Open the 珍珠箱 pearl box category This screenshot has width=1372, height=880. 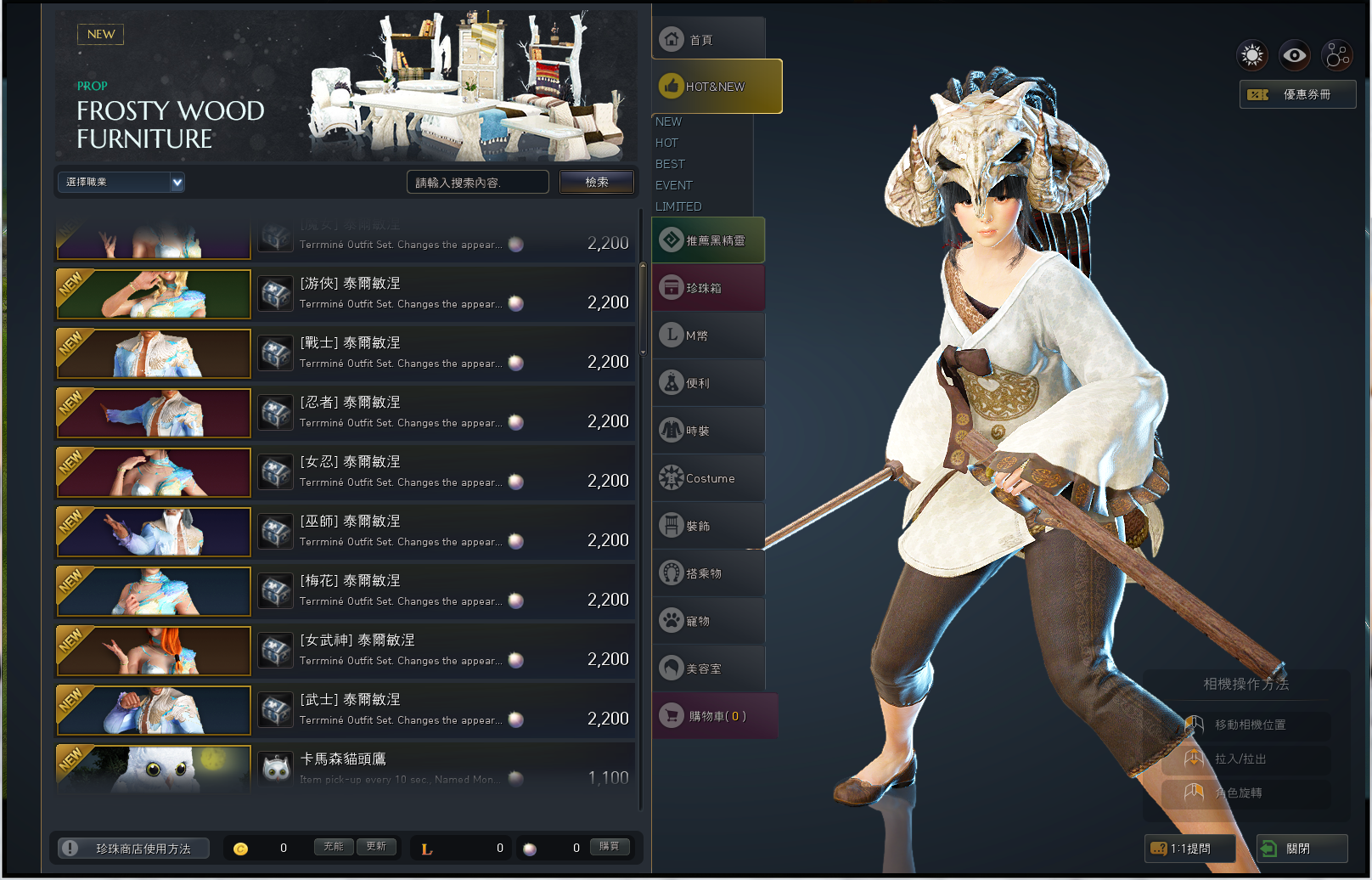708,288
